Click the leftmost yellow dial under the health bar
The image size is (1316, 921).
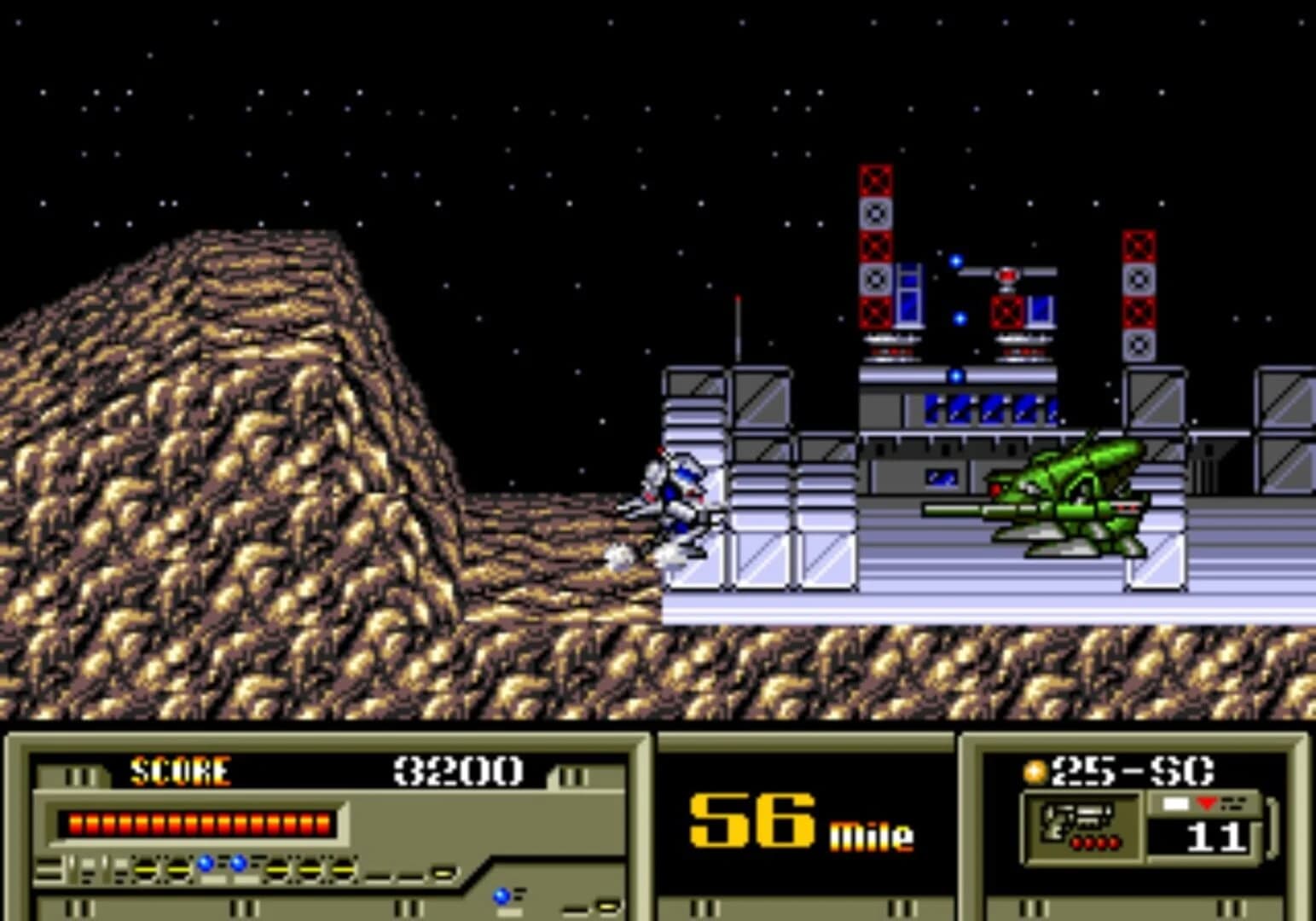coord(147,869)
